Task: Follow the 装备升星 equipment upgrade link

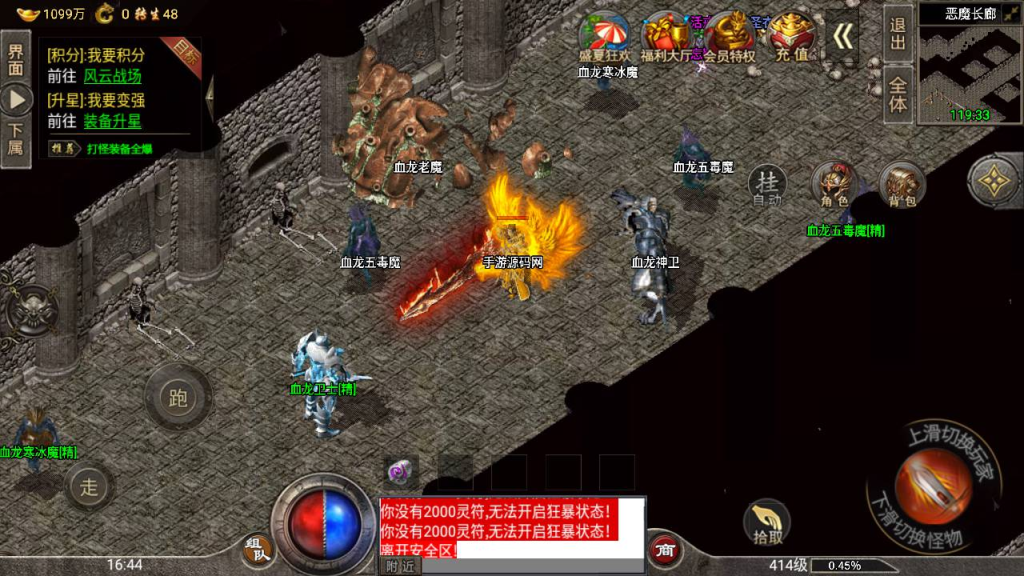Action: (x=112, y=120)
